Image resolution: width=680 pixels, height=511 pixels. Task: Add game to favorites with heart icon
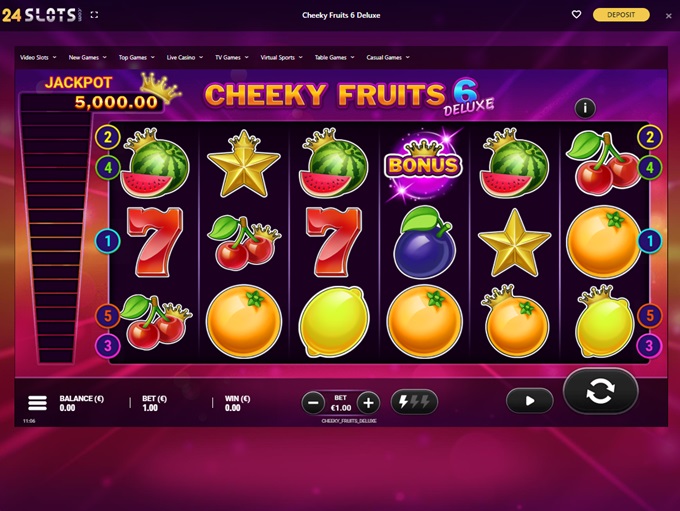pyautogui.click(x=576, y=15)
